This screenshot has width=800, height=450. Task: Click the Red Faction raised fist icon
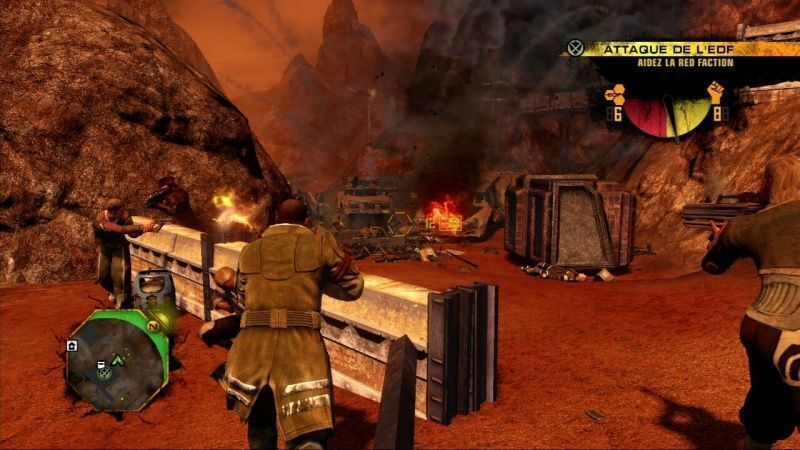[x=716, y=94]
